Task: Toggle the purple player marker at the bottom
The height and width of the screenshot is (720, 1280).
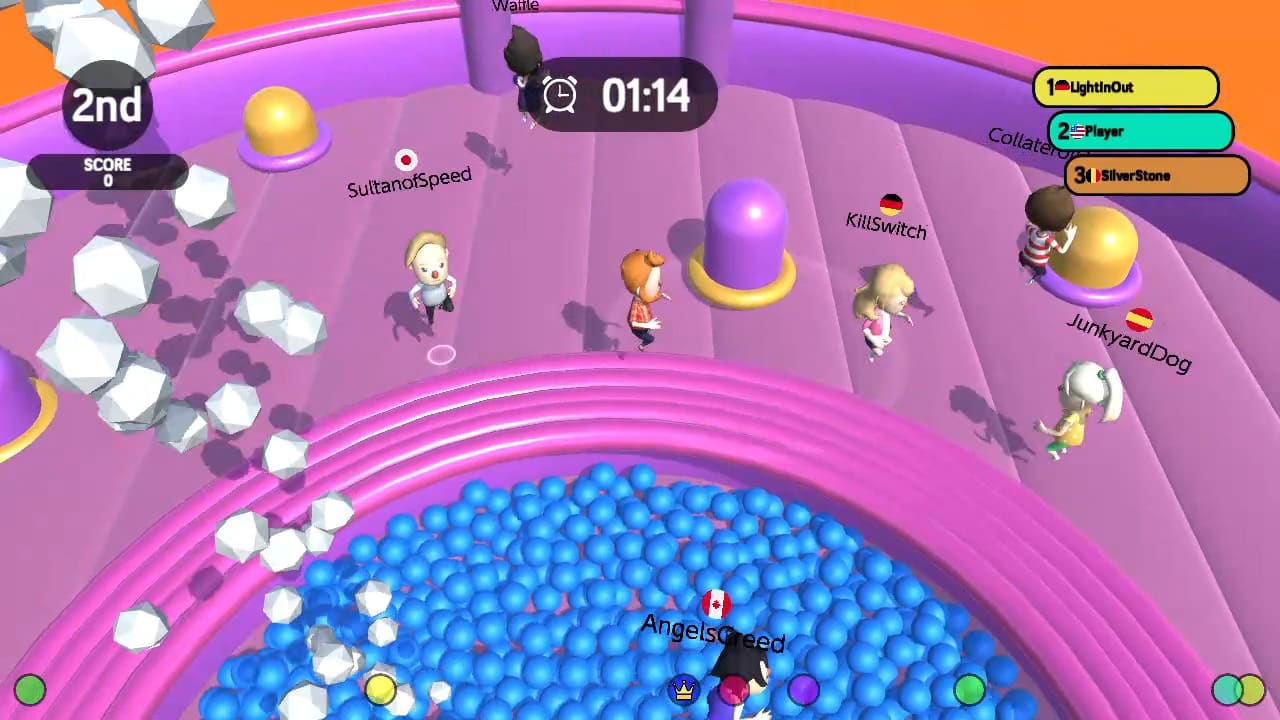Action: coord(806,688)
